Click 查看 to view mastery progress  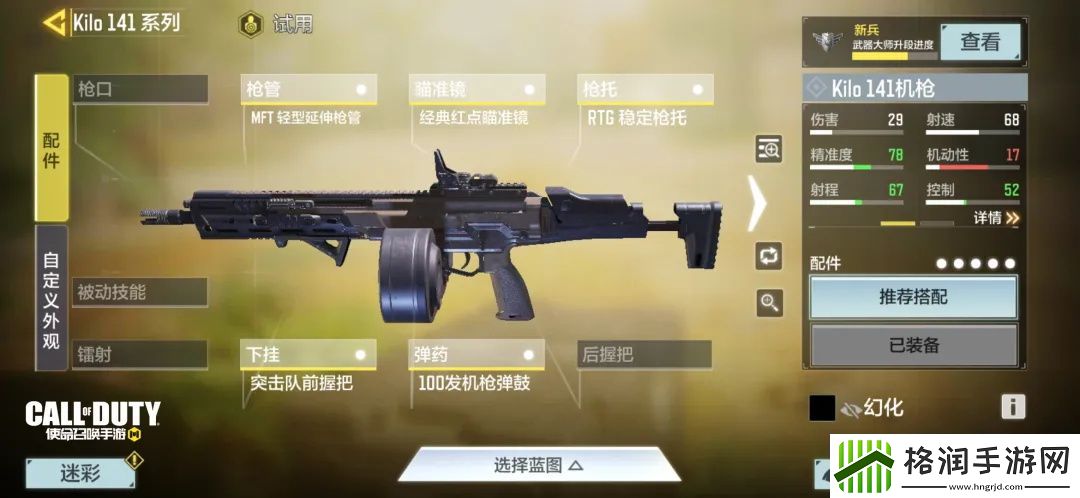980,42
